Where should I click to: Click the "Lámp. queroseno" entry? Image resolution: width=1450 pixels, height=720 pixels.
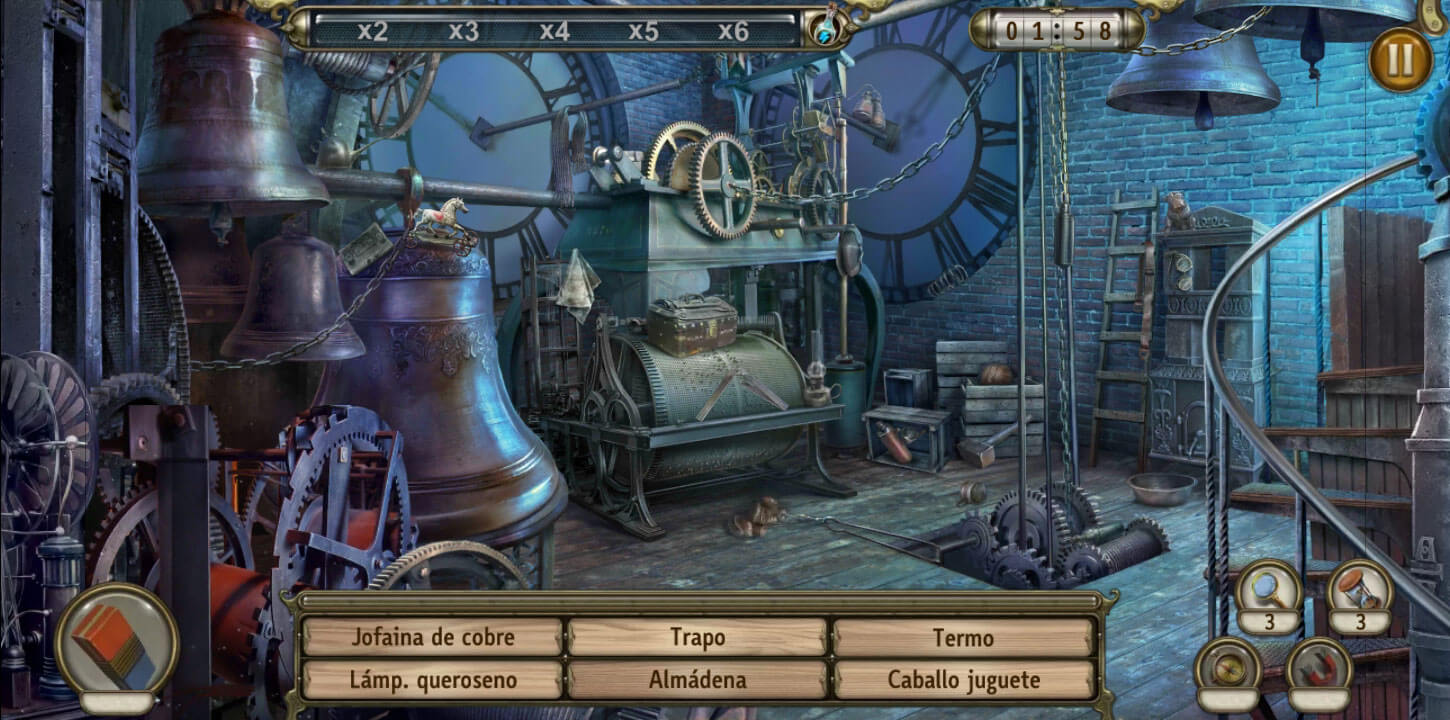(434, 678)
